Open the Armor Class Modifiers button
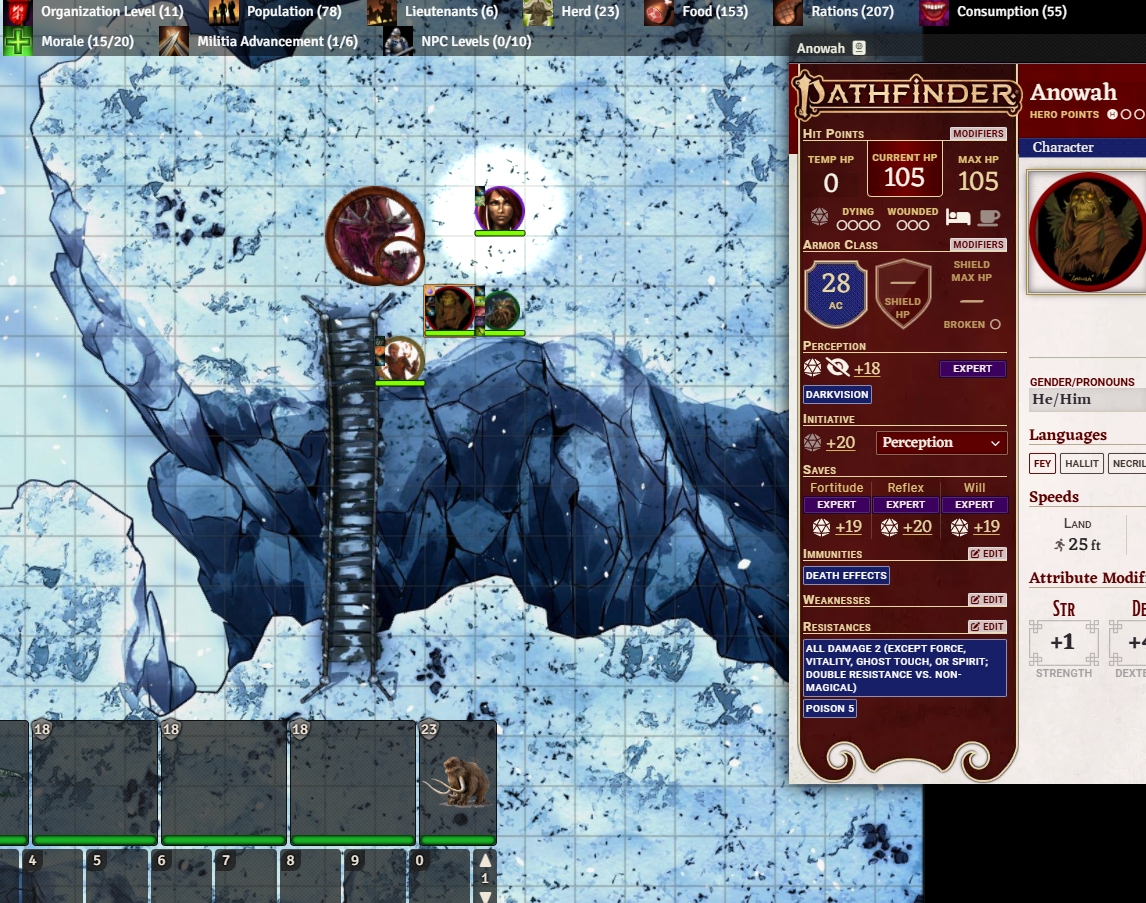This screenshot has width=1146, height=903. pyautogui.click(x=978, y=245)
